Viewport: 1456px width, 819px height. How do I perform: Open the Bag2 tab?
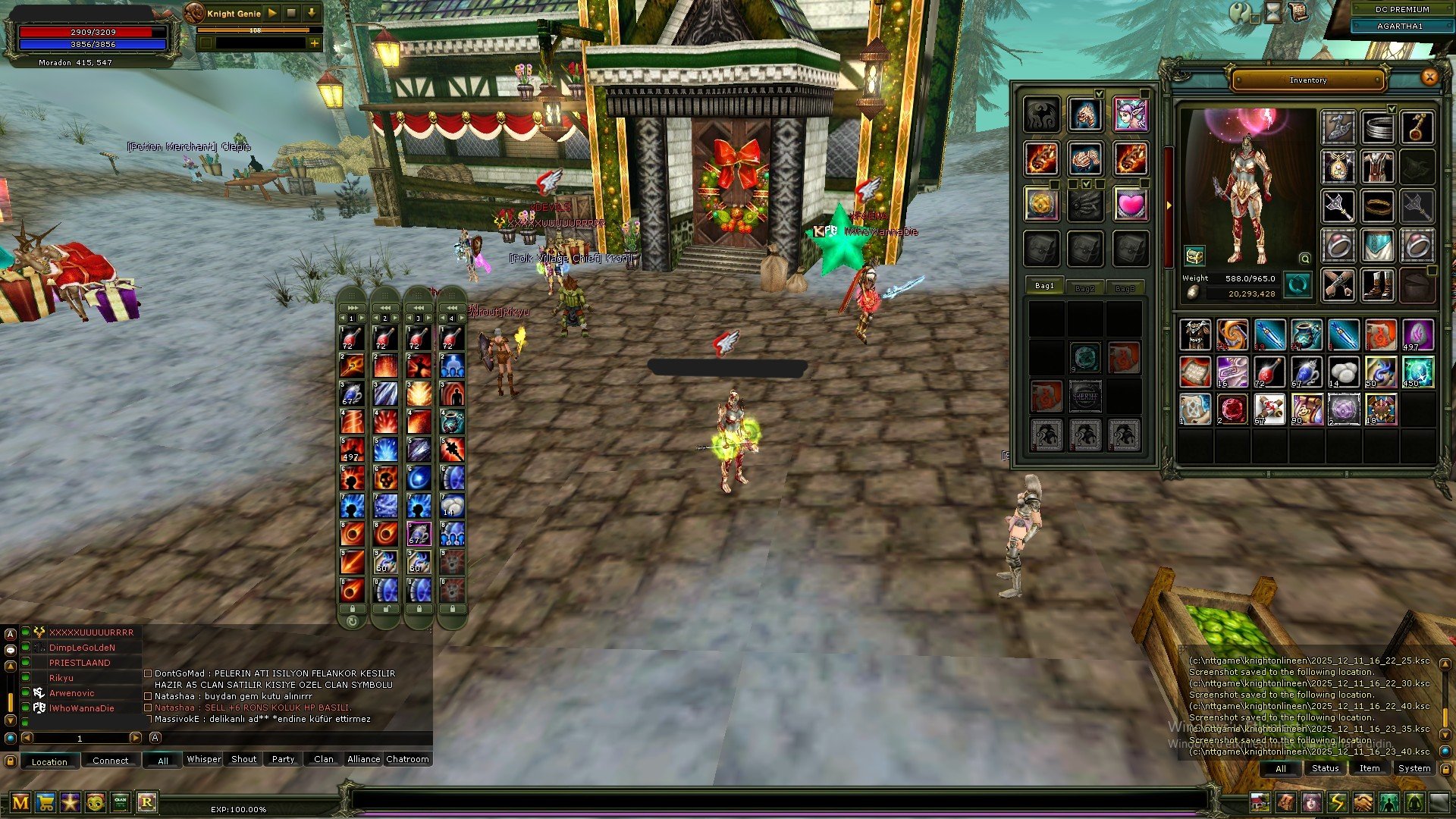pyautogui.click(x=1085, y=288)
